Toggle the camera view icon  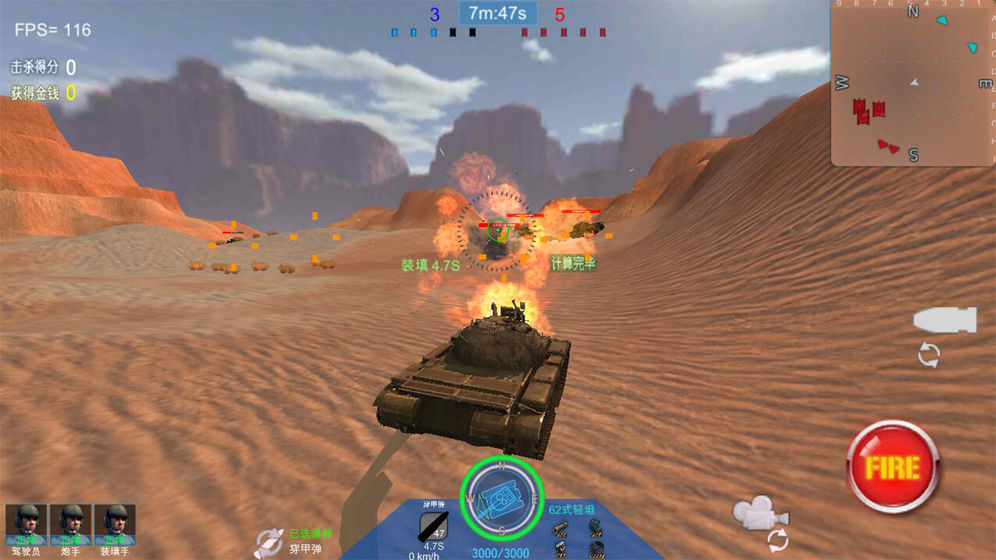[760, 512]
